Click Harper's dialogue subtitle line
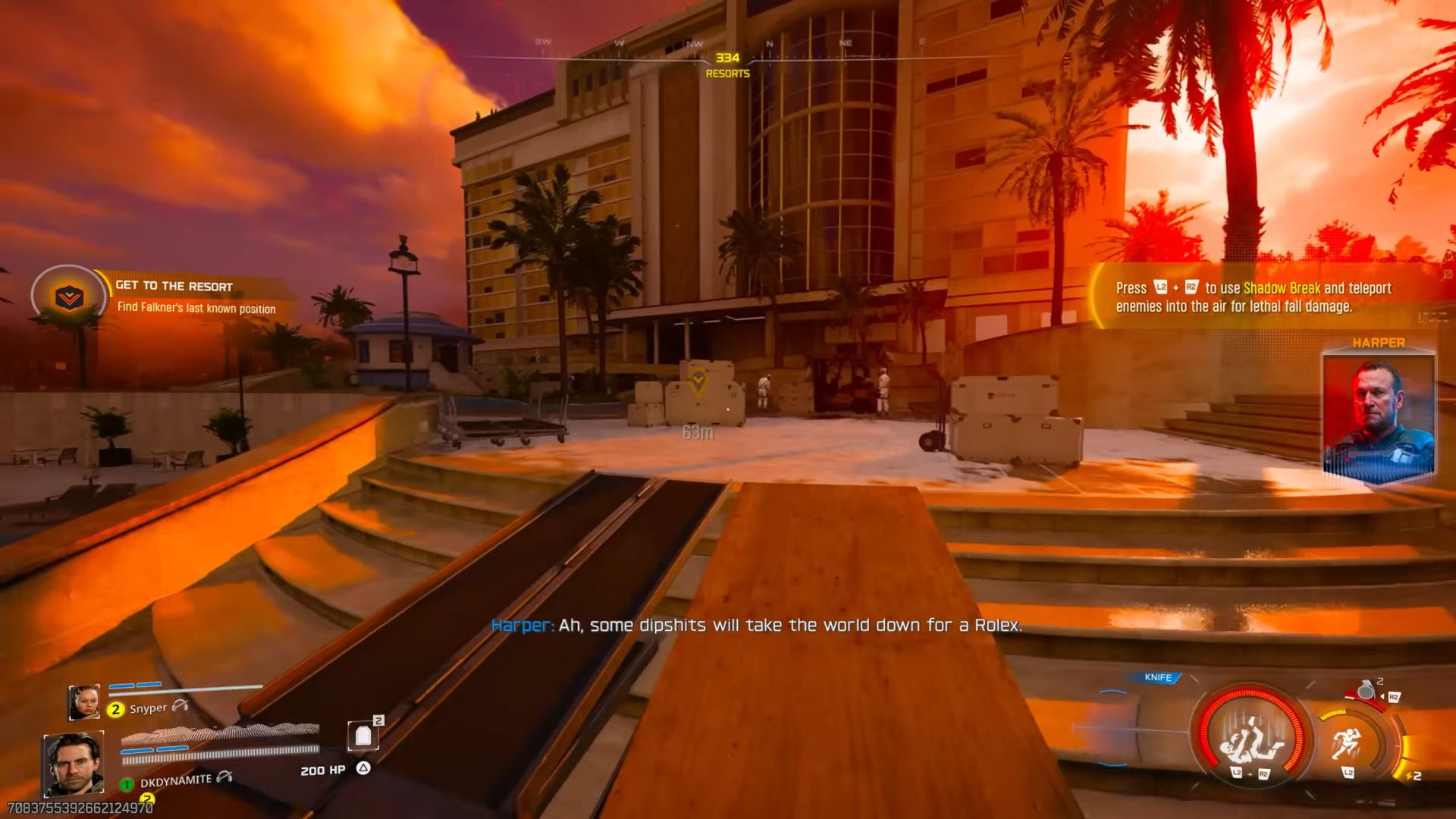Viewport: 1456px width, 819px height. pyautogui.click(x=758, y=626)
